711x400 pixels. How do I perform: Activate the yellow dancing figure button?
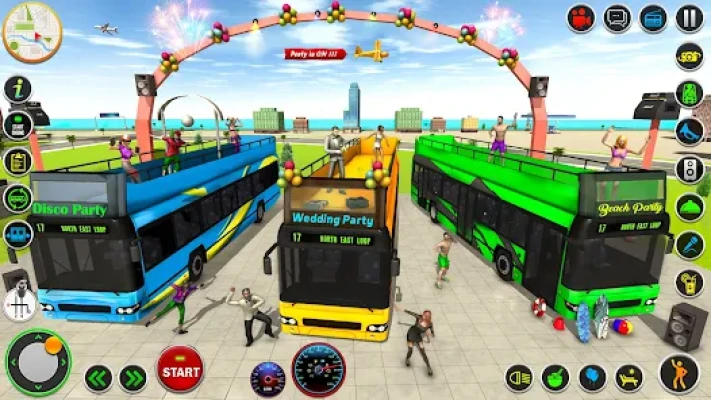(x=680, y=373)
